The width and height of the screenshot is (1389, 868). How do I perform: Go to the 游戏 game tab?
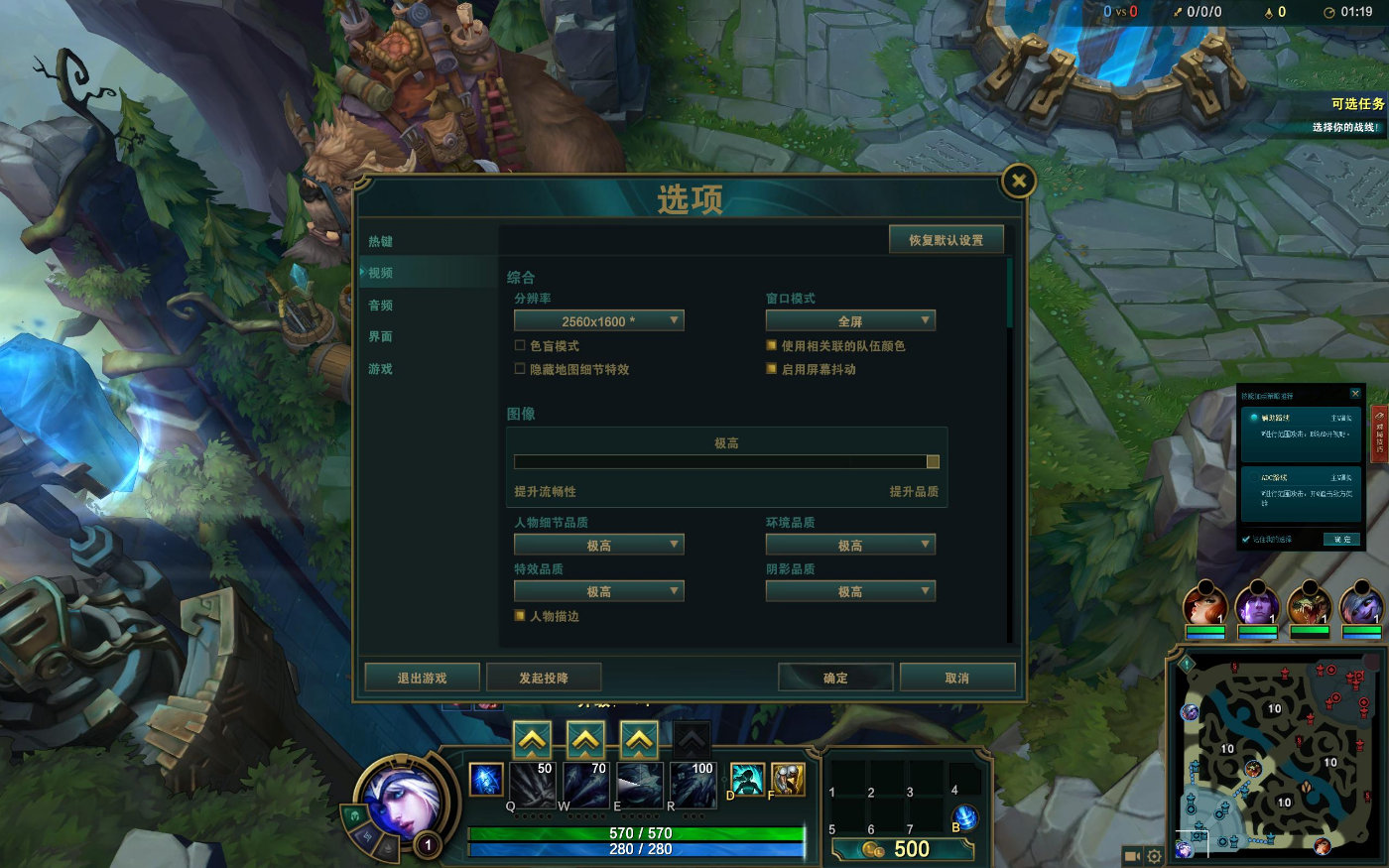point(381,368)
